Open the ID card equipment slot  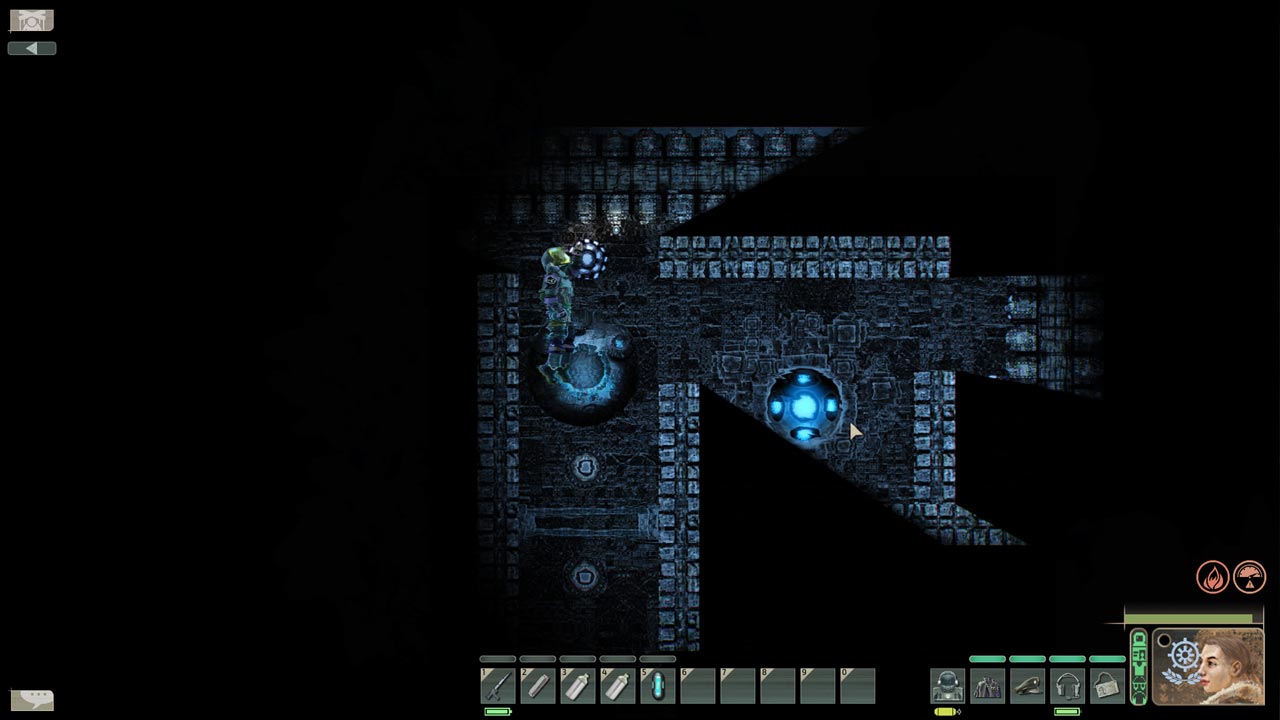(1107, 686)
